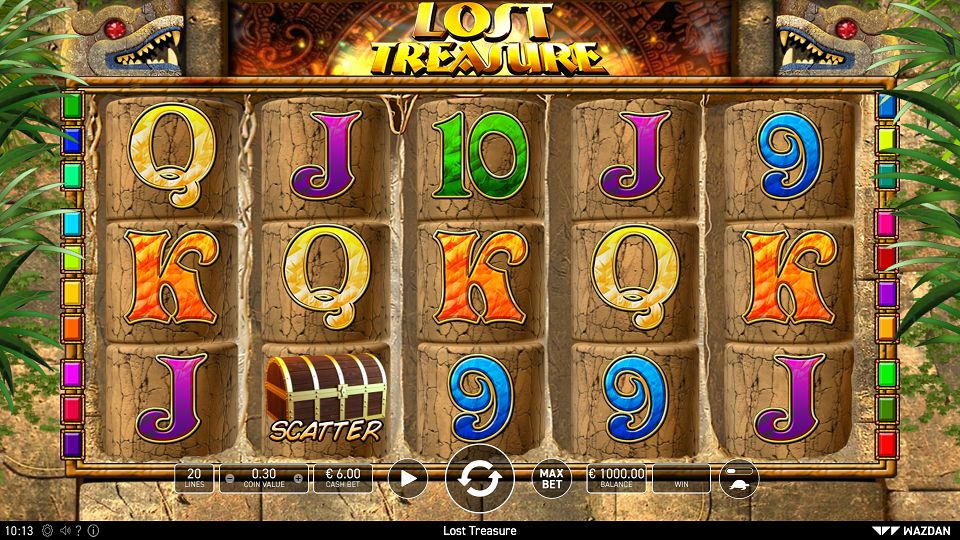Open settings via the gear icon
Viewport: 960px width, 540px height.
tap(47, 530)
